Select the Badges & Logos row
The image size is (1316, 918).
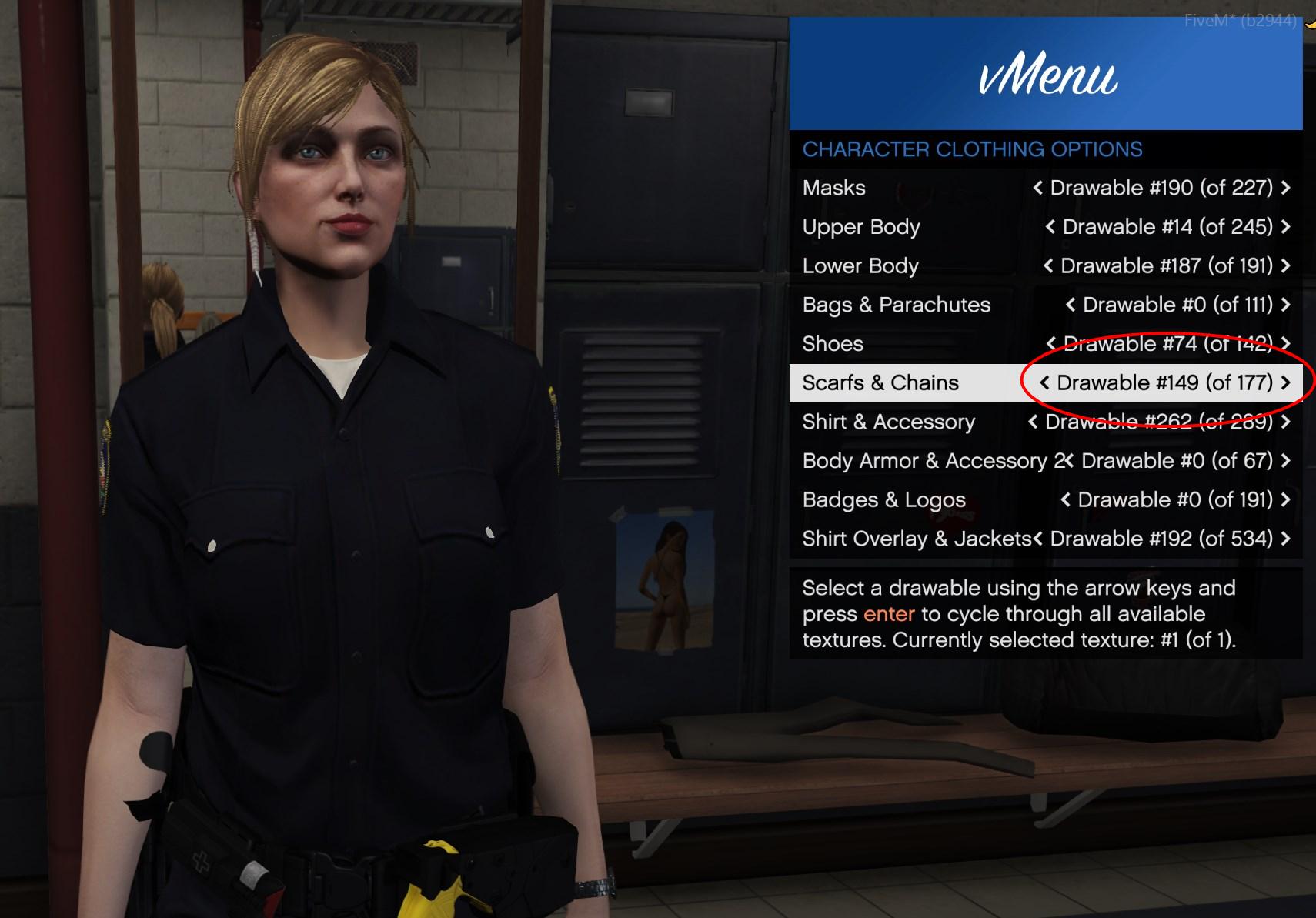883,499
